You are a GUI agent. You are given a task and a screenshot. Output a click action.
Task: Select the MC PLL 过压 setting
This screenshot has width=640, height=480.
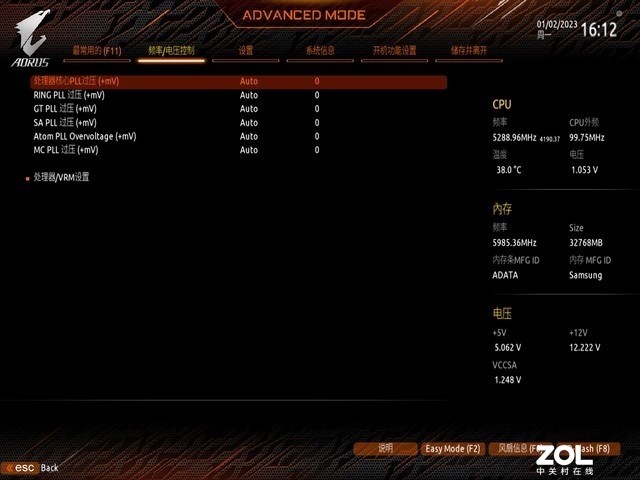[x=65, y=150]
